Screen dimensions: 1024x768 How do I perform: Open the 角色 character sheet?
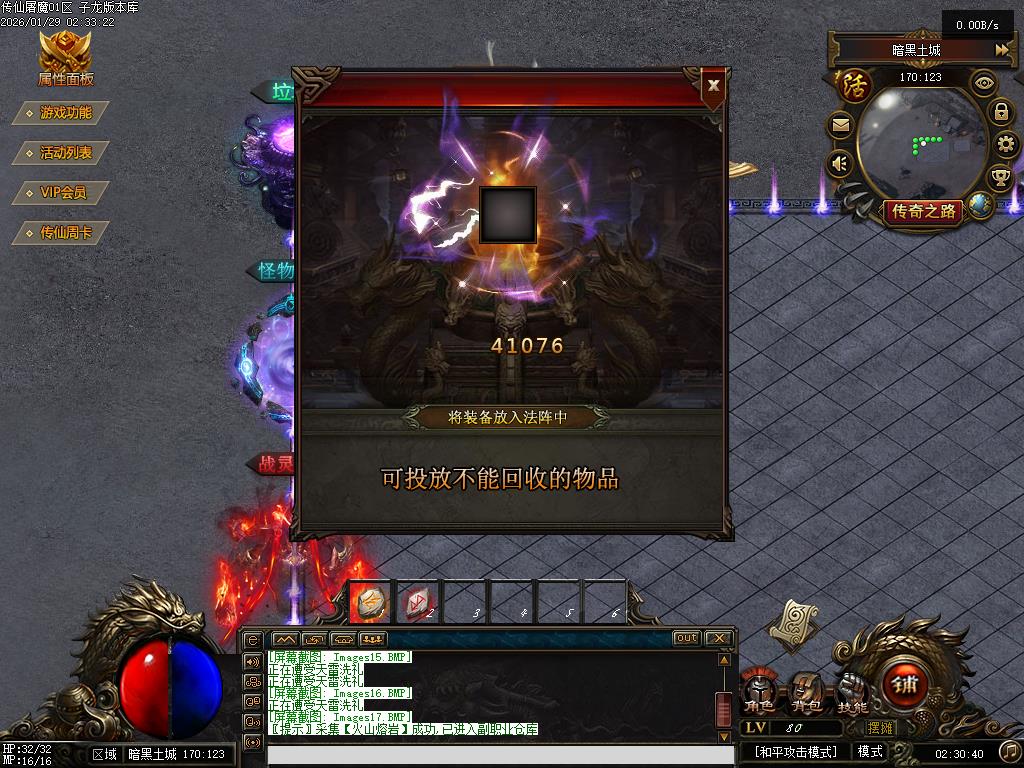(x=759, y=690)
